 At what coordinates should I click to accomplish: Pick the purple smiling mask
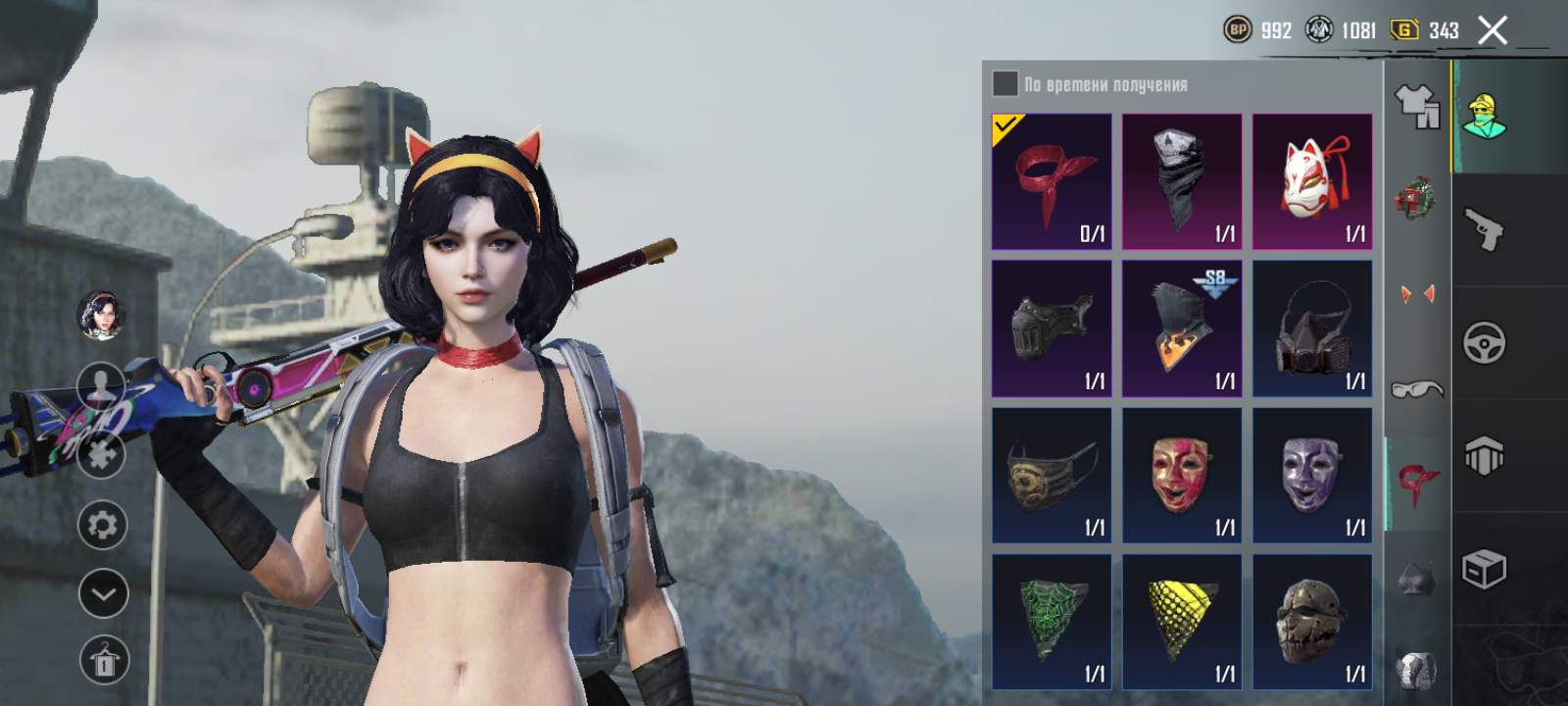click(1312, 476)
